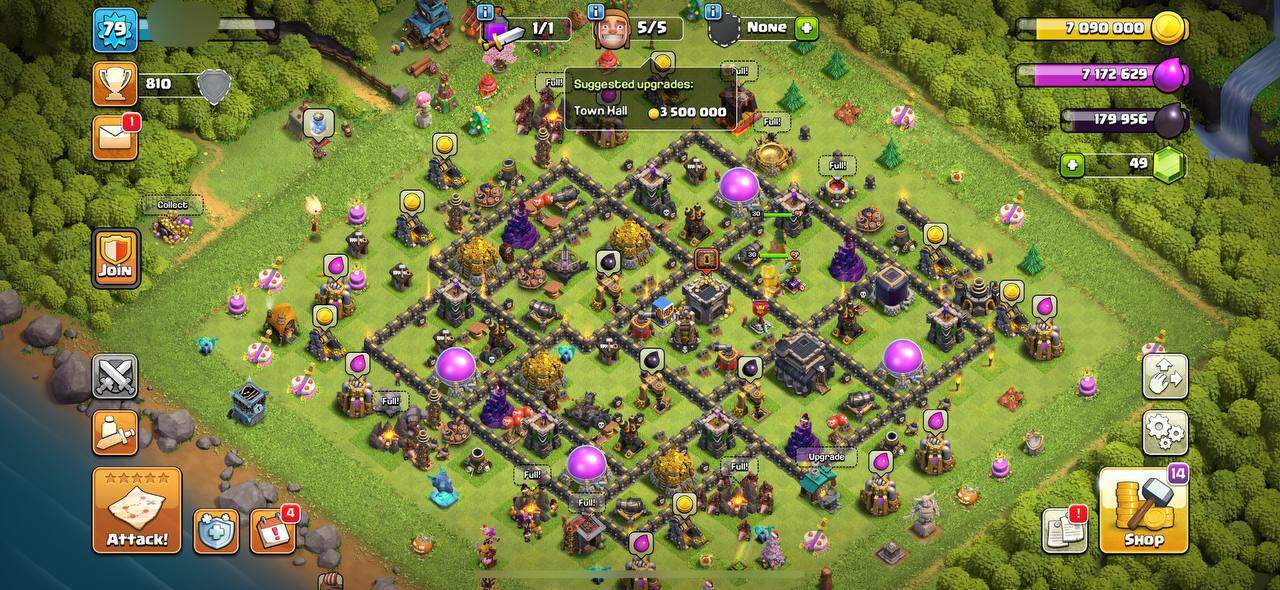Buy gems with the green plus button
The width and height of the screenshot is (1280, 590).
click(x=1073, y=165)
